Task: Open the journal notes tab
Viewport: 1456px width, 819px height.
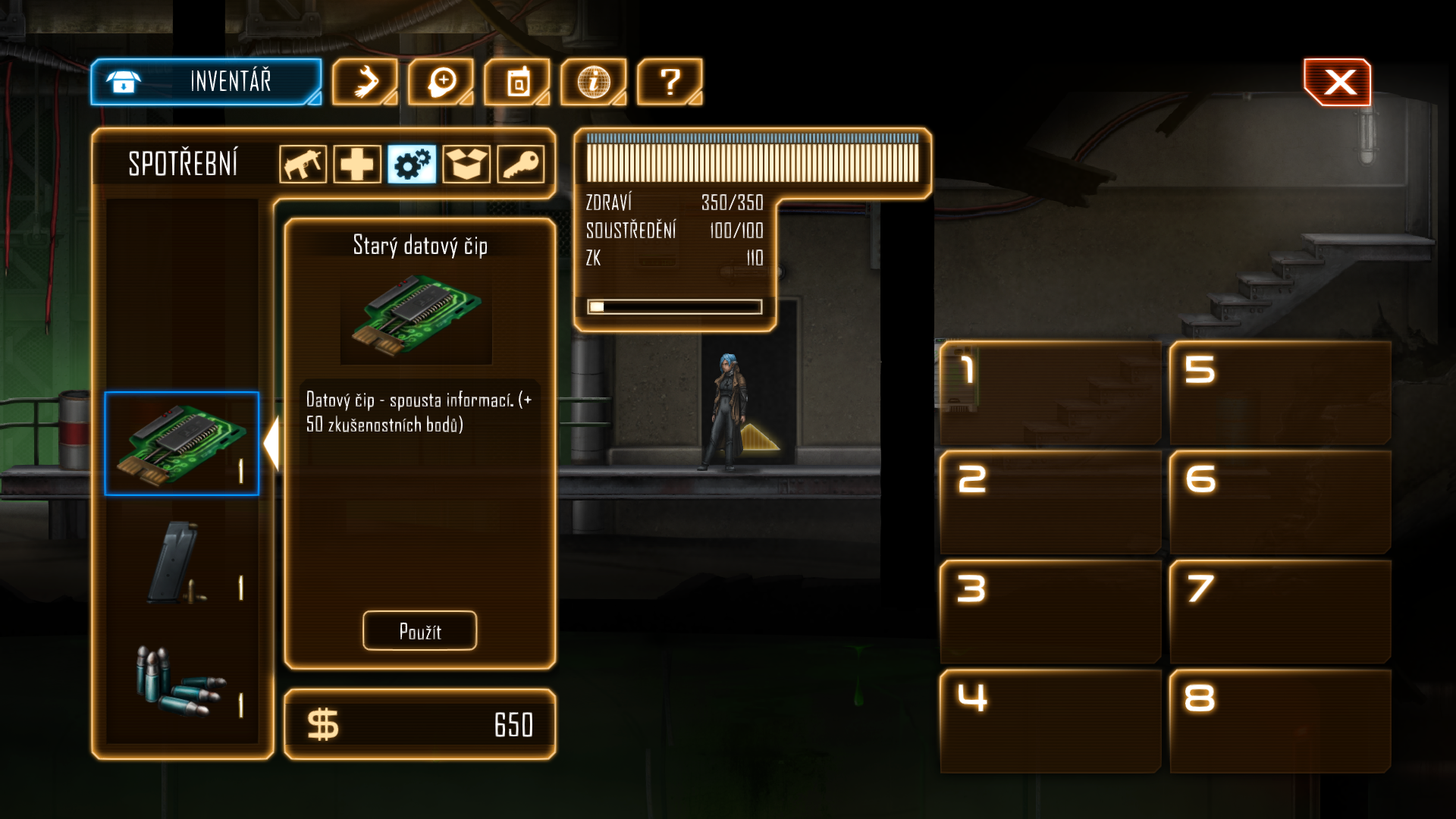Action: click(x=517, y=81)
